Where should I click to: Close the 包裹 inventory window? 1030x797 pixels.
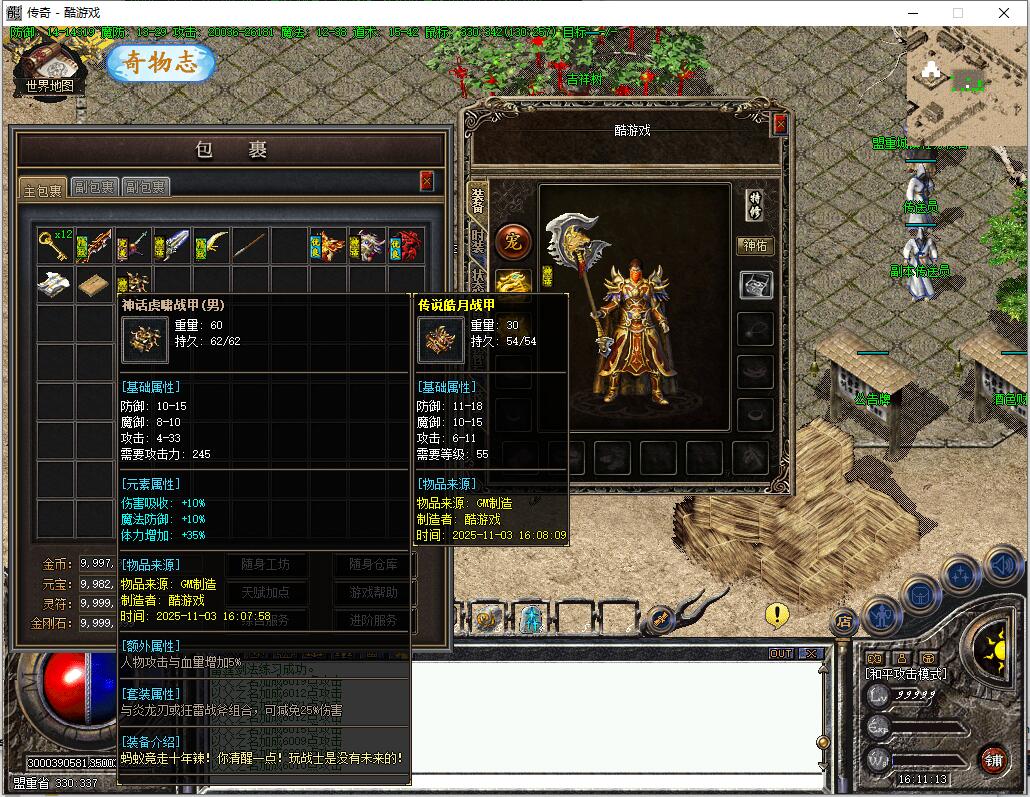[427, 181]
